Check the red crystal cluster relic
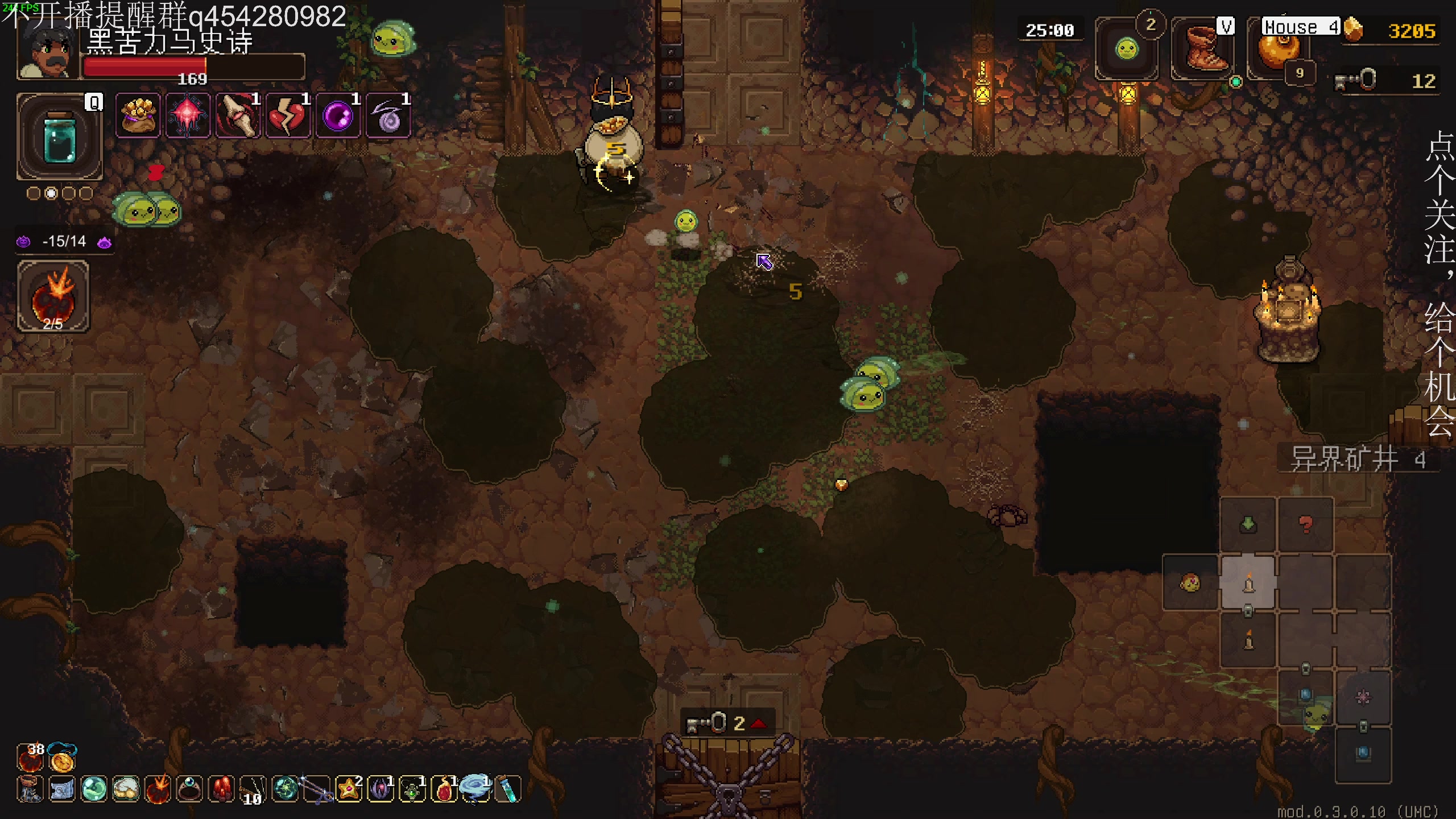Image resolution: width=1456 pixels, height=819 pixels. 221,789
